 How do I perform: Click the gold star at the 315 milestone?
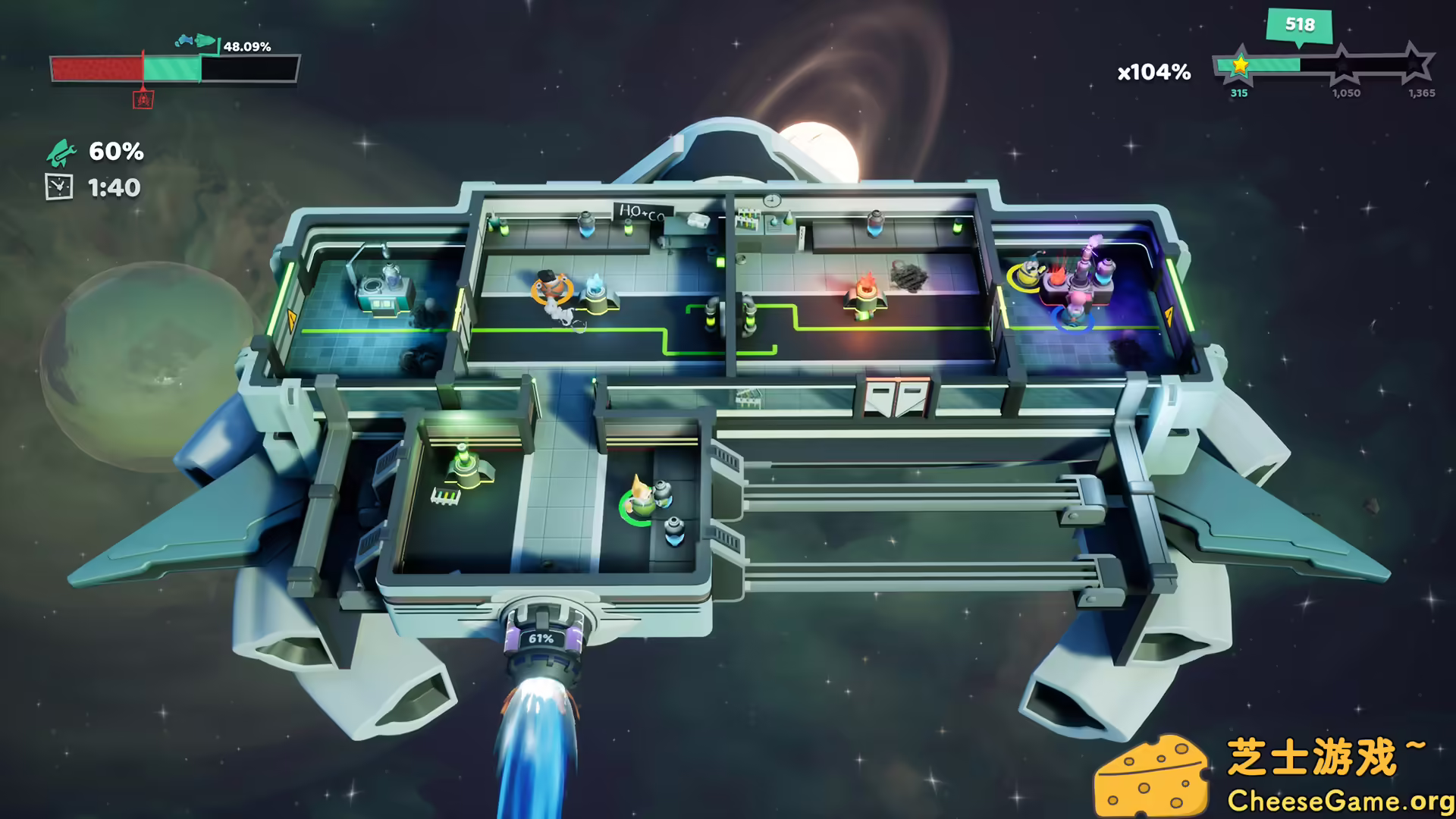tap(1239, 65)
